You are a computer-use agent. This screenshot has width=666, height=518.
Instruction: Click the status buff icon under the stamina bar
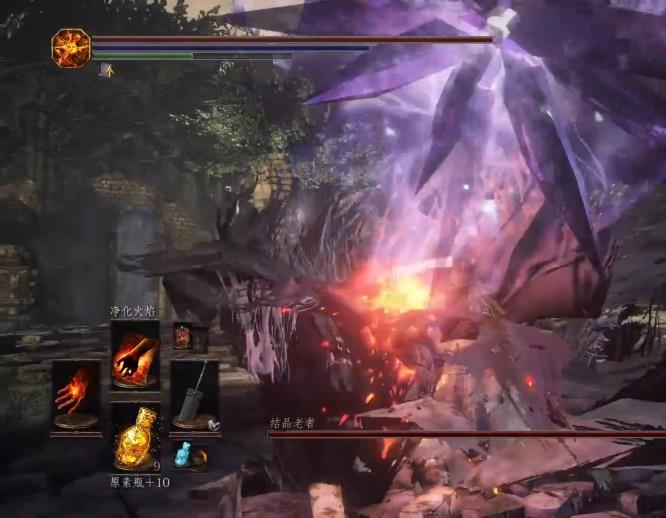pyautogui.click(x=107, y=69)
